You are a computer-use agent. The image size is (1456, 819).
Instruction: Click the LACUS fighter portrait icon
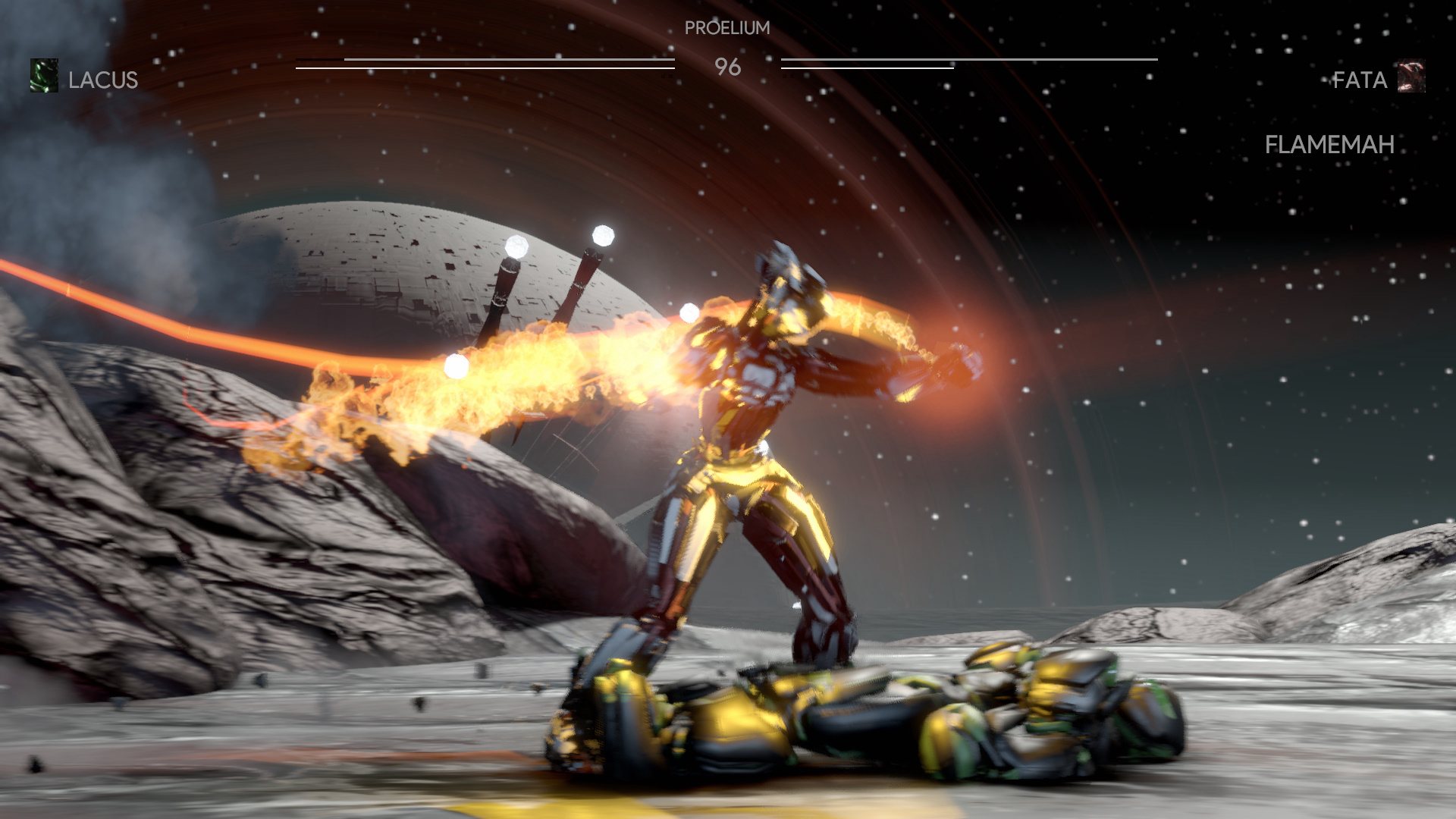coord(44,77)
